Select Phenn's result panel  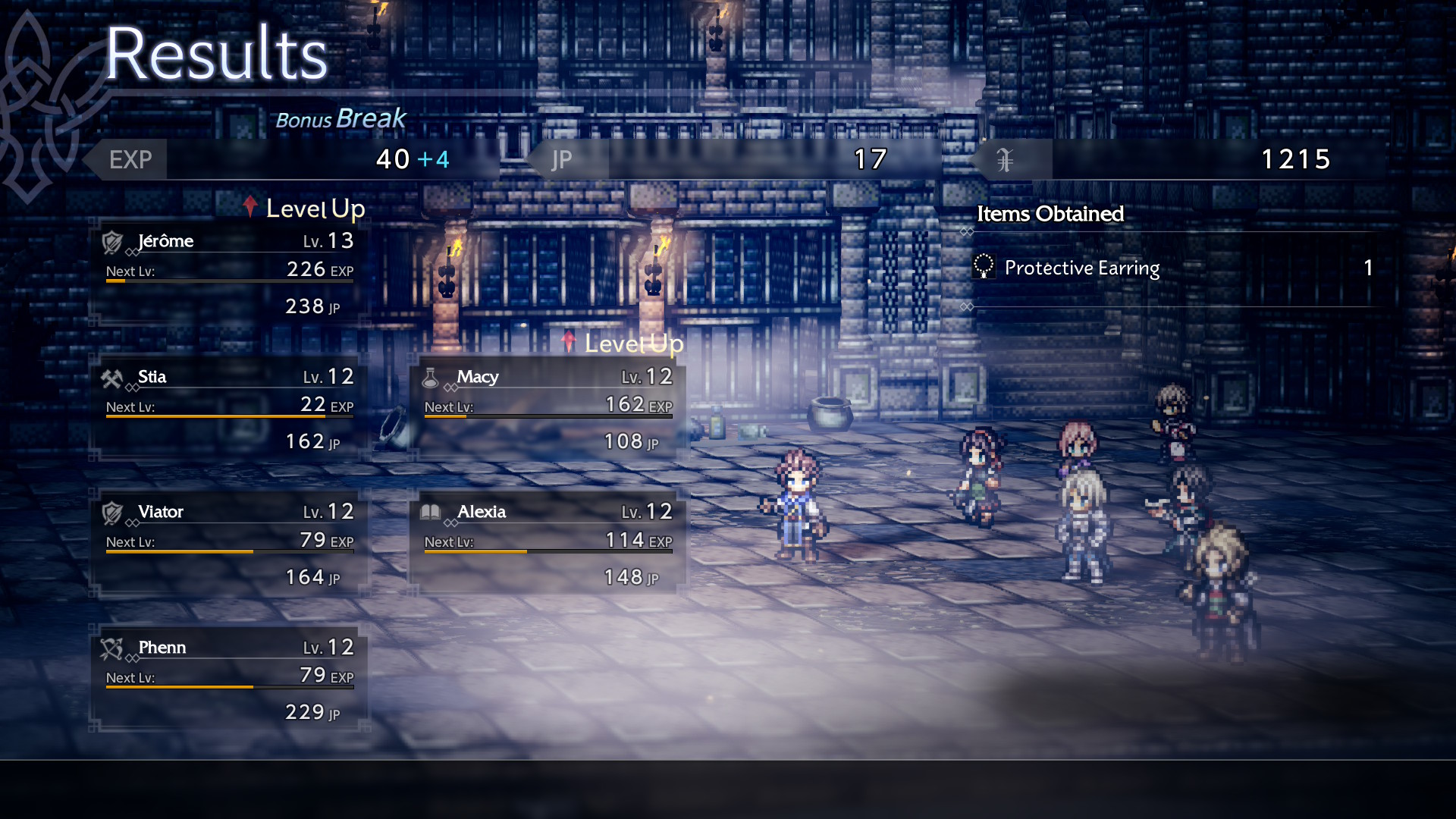coord(229,679)
